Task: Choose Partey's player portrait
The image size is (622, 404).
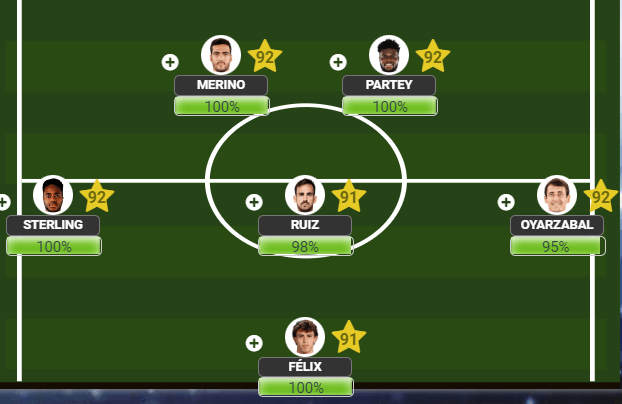Action: pyautogui.click(x=389, y=55)
